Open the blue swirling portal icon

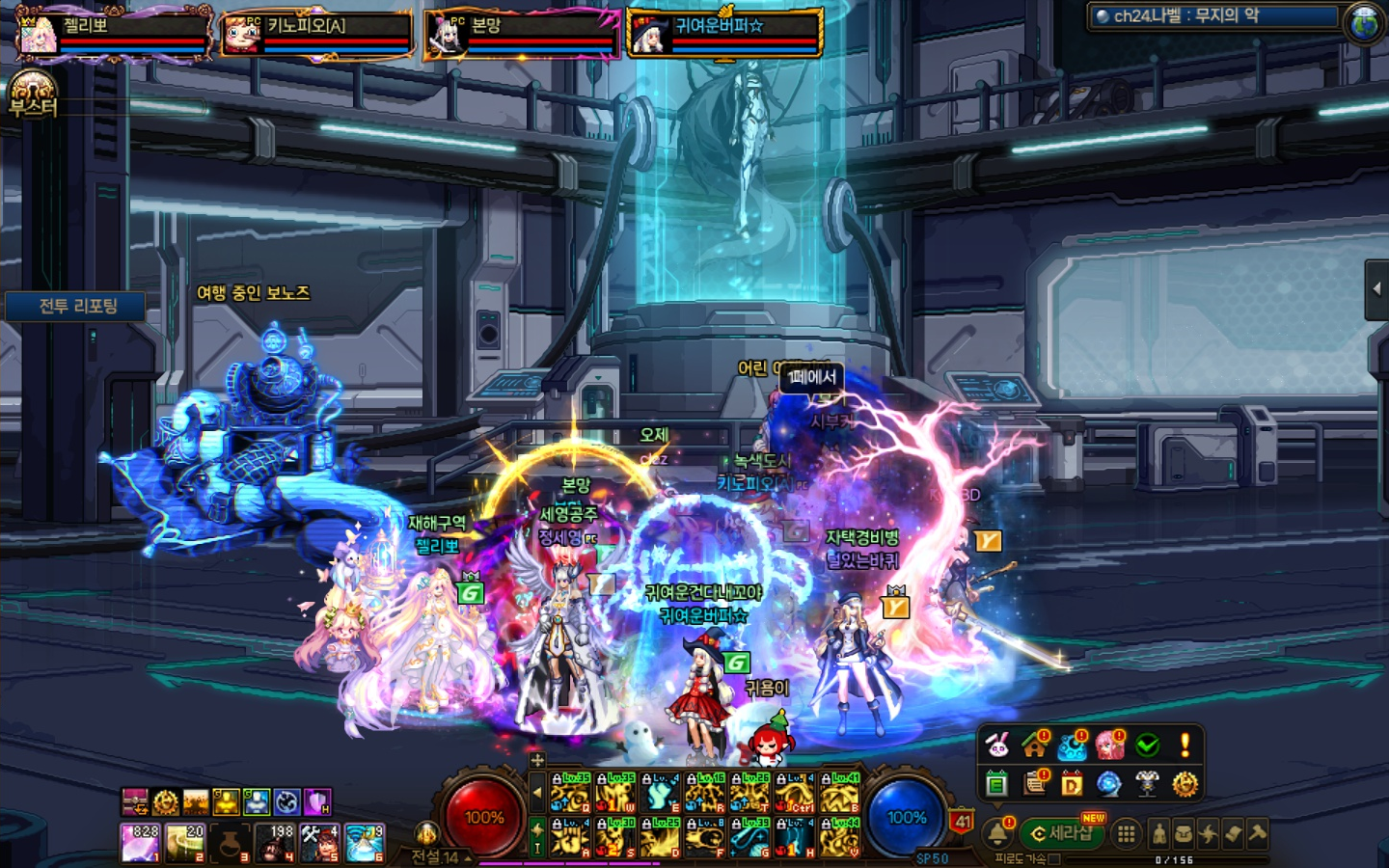(x=1109, y=784)
